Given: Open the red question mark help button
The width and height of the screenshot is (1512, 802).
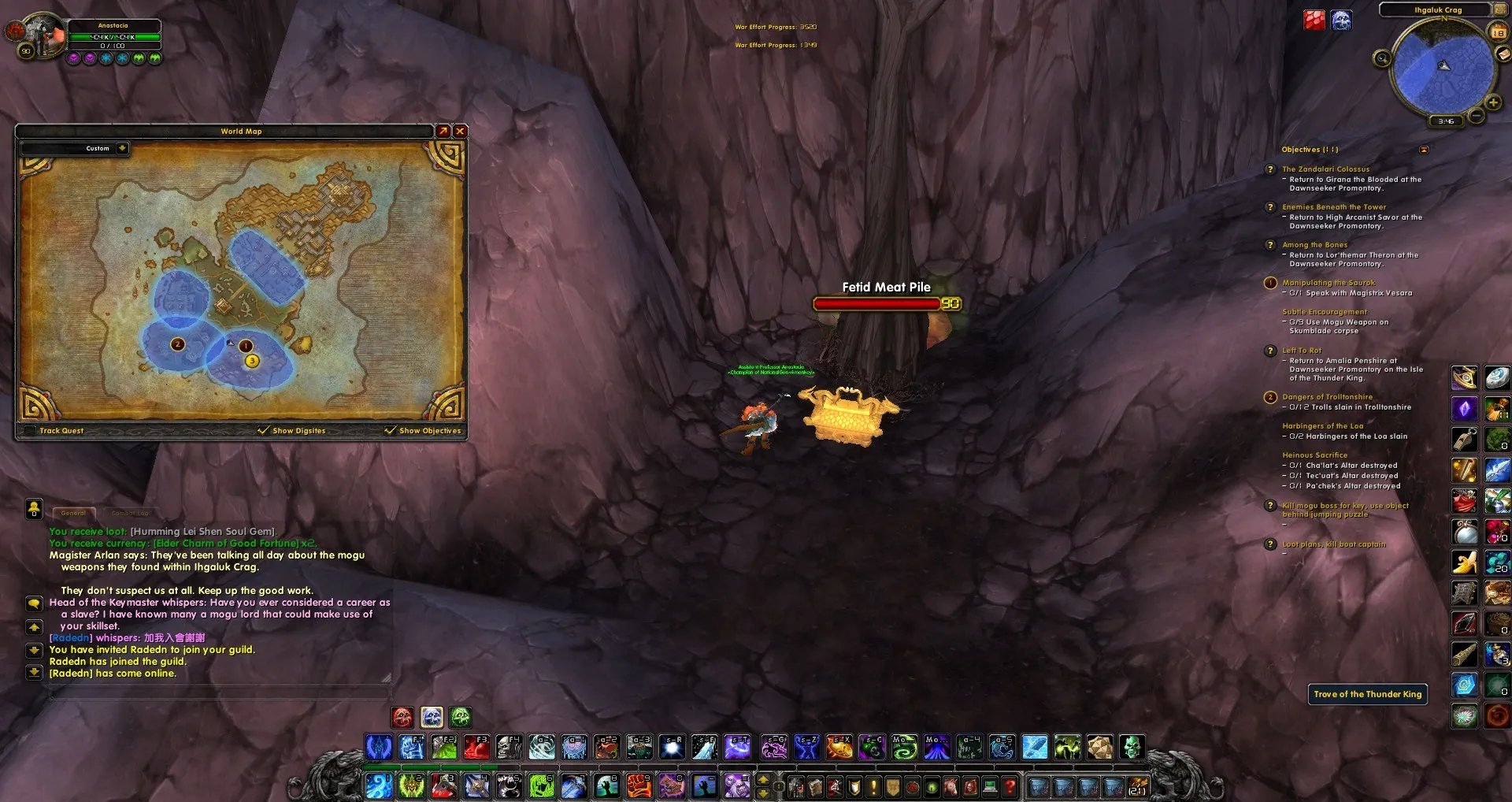Looking at the screenshot, I should [x=1010, y=786].
